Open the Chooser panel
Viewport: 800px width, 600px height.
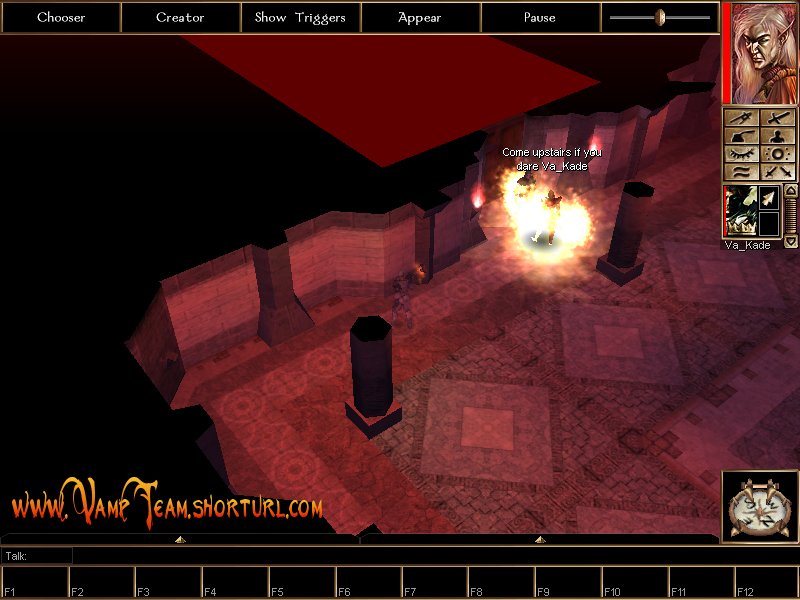(x=61, y=17)
